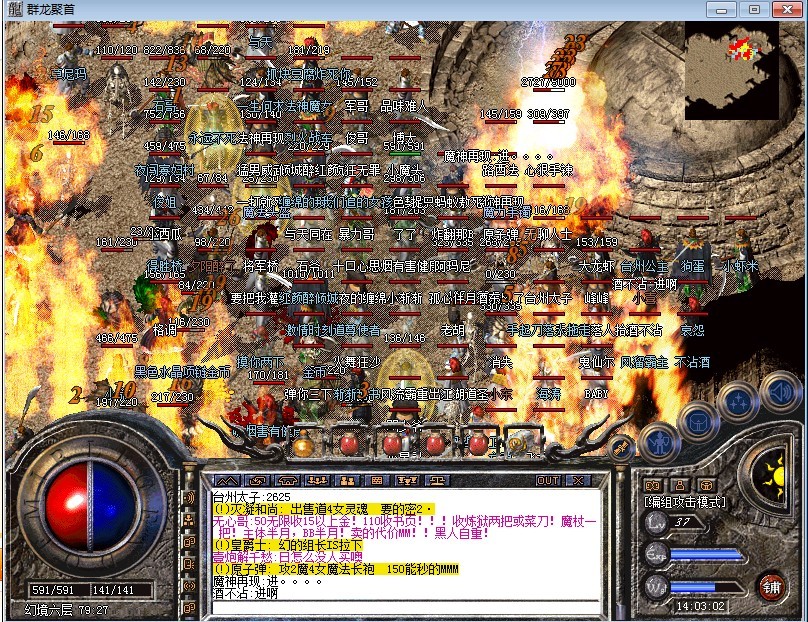808x622 pixels.
Task: Open the round 铺 shop button
Action: 771,583
